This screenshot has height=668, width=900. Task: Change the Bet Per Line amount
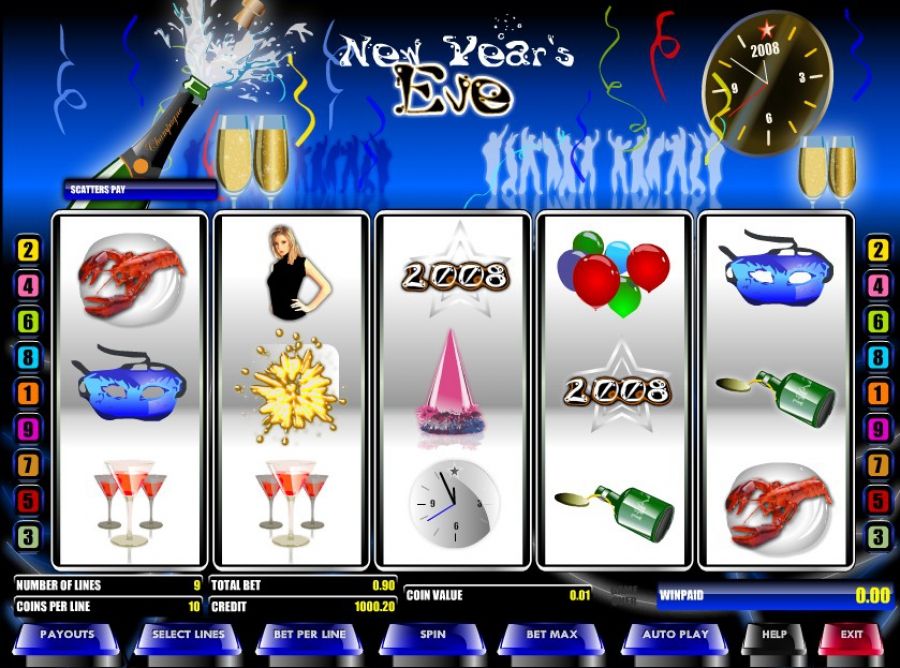(310, 635)
